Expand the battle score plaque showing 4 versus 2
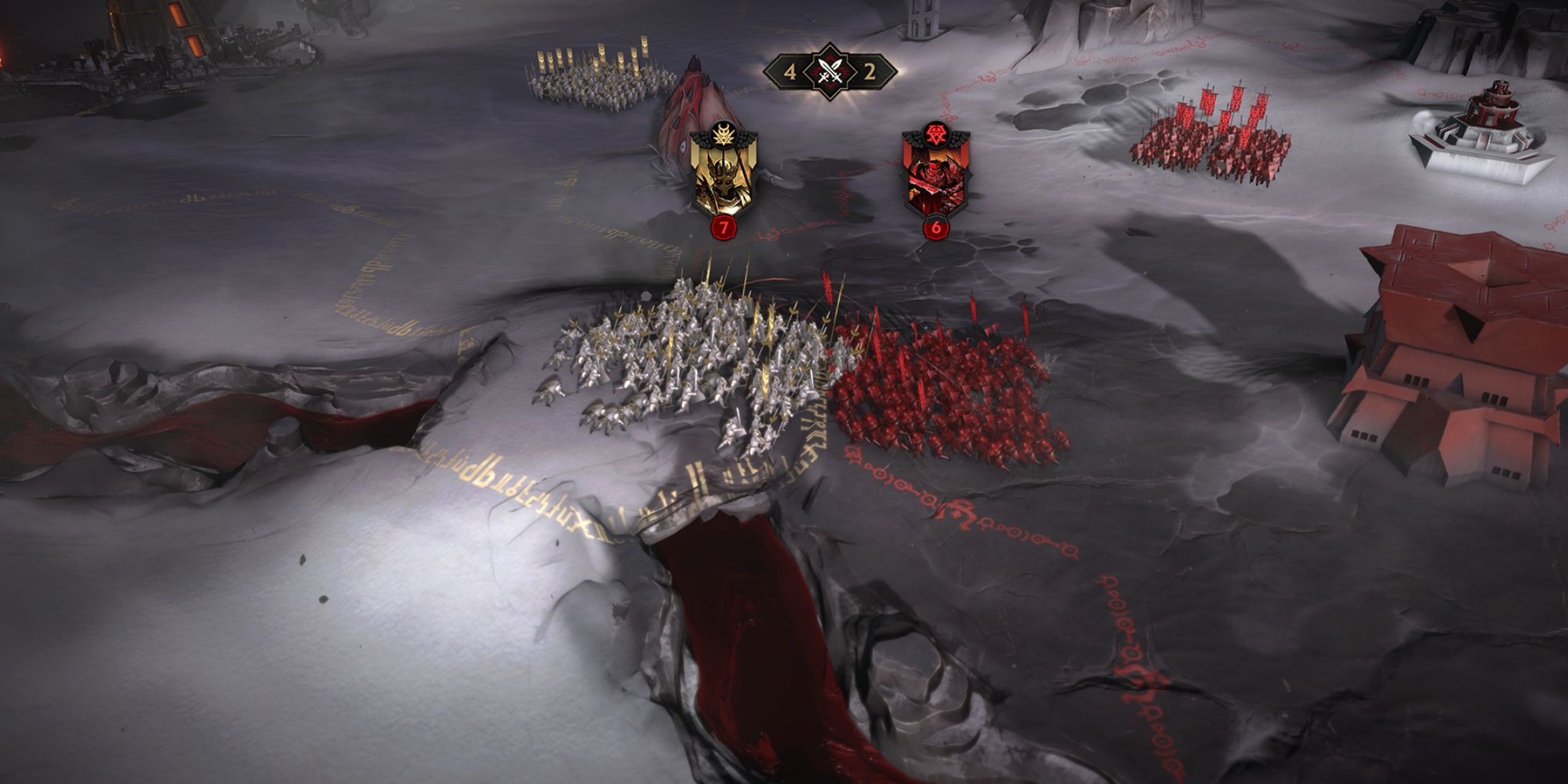 [x=829, y=72]
